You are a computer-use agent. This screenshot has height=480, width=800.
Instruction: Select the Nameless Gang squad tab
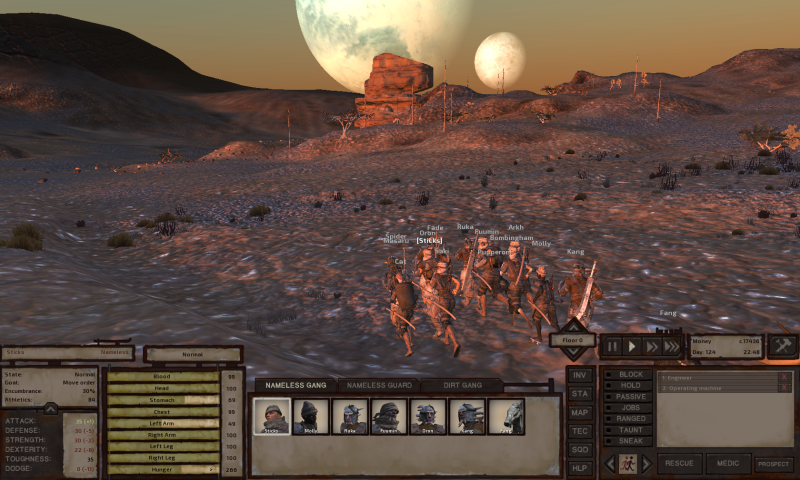click(x=295, y=385)
